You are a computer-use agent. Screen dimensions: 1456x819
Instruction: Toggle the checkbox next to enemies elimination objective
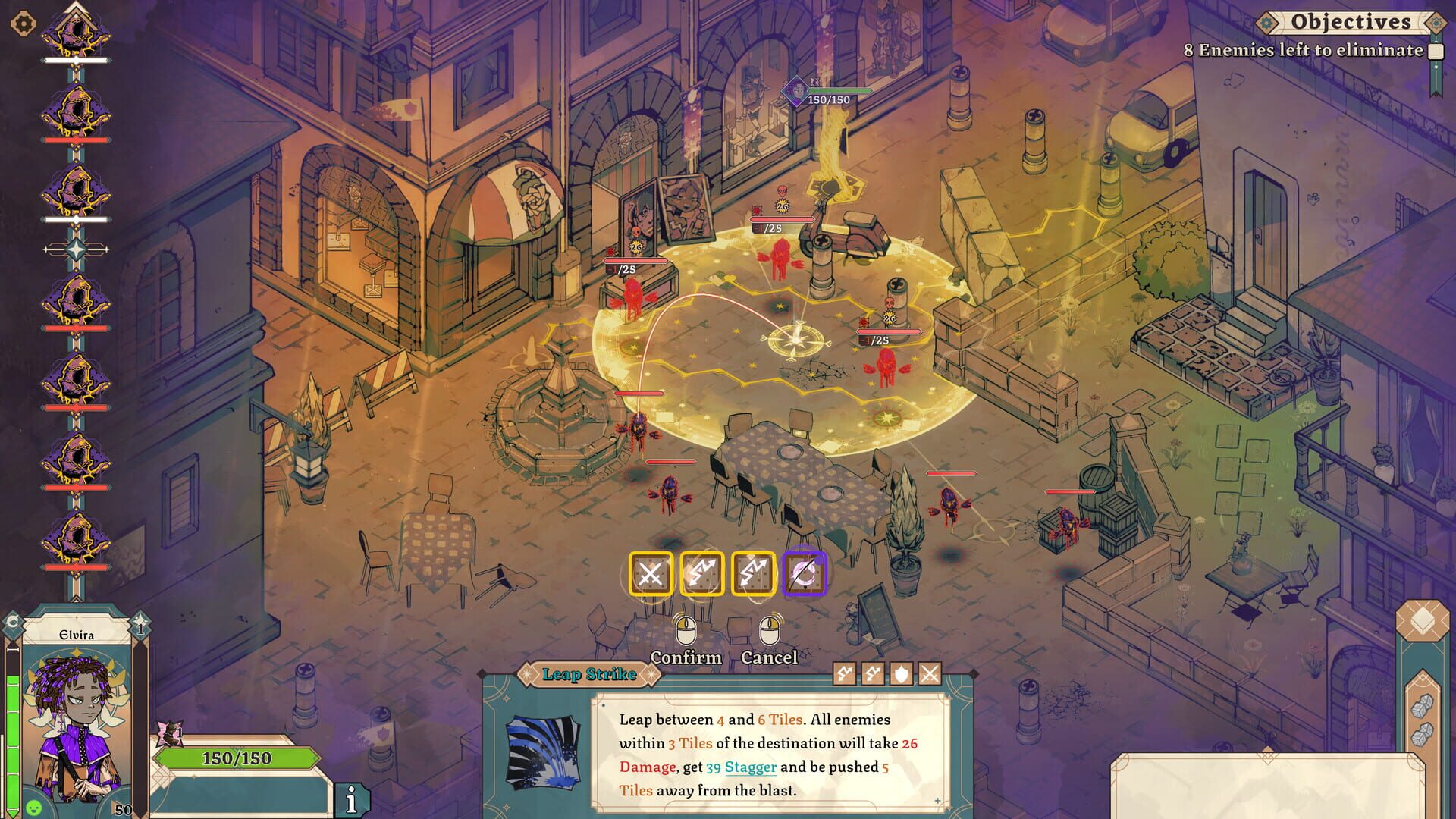tap(1436, 52)
